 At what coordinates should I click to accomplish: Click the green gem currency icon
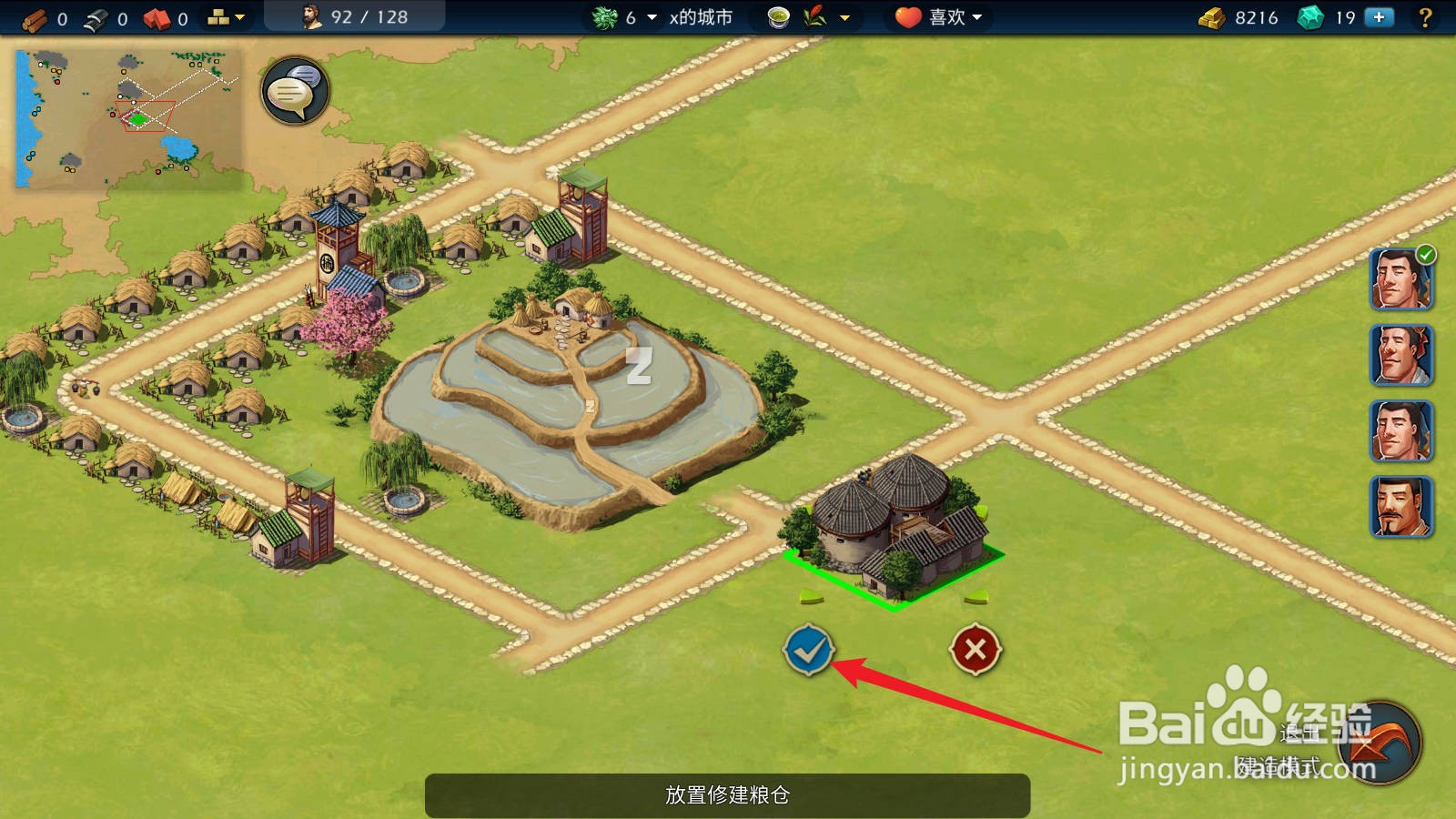(1310, 16)
